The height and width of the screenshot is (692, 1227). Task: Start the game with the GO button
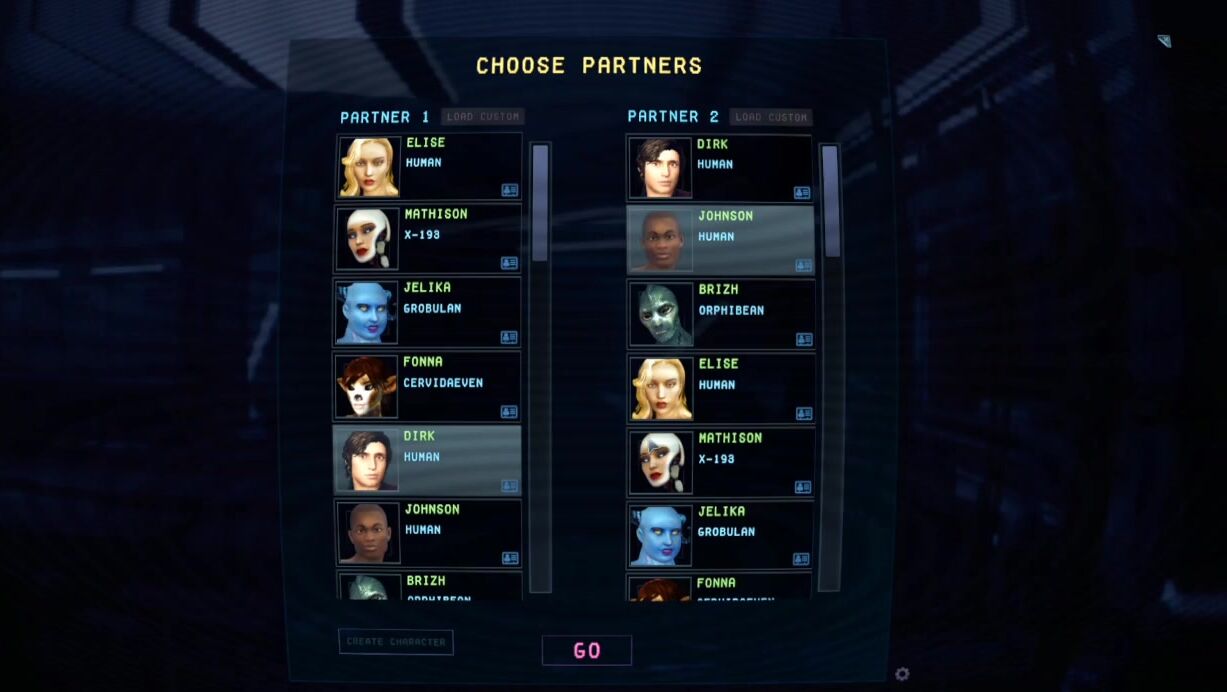(x=587, y=650)
